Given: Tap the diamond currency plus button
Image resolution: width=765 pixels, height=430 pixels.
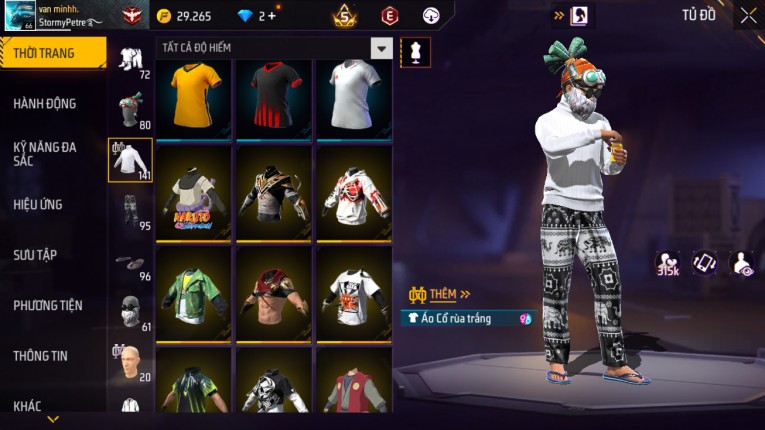Looking at the screenshot, I should coord(272,16).
